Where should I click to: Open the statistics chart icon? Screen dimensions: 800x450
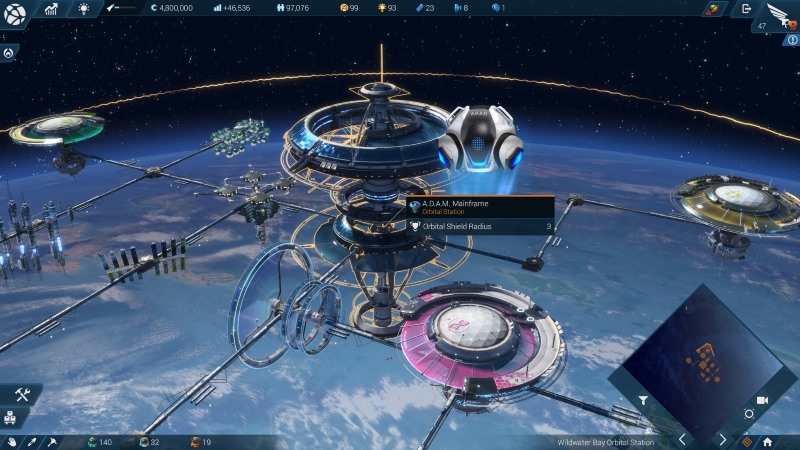(x=51, y=9)
